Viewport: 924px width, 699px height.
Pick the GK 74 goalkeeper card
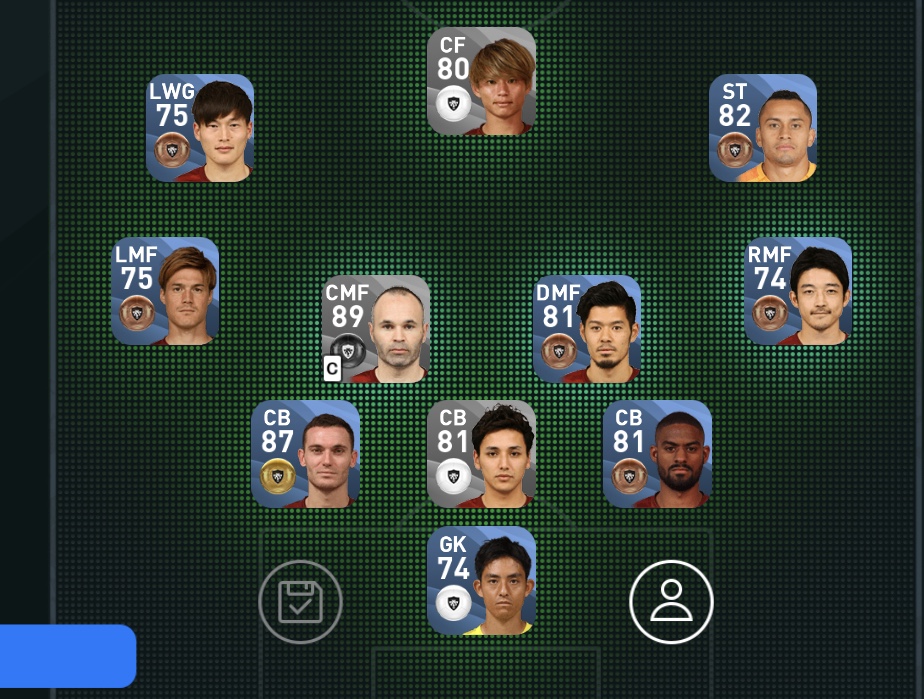tap(481, 581)
